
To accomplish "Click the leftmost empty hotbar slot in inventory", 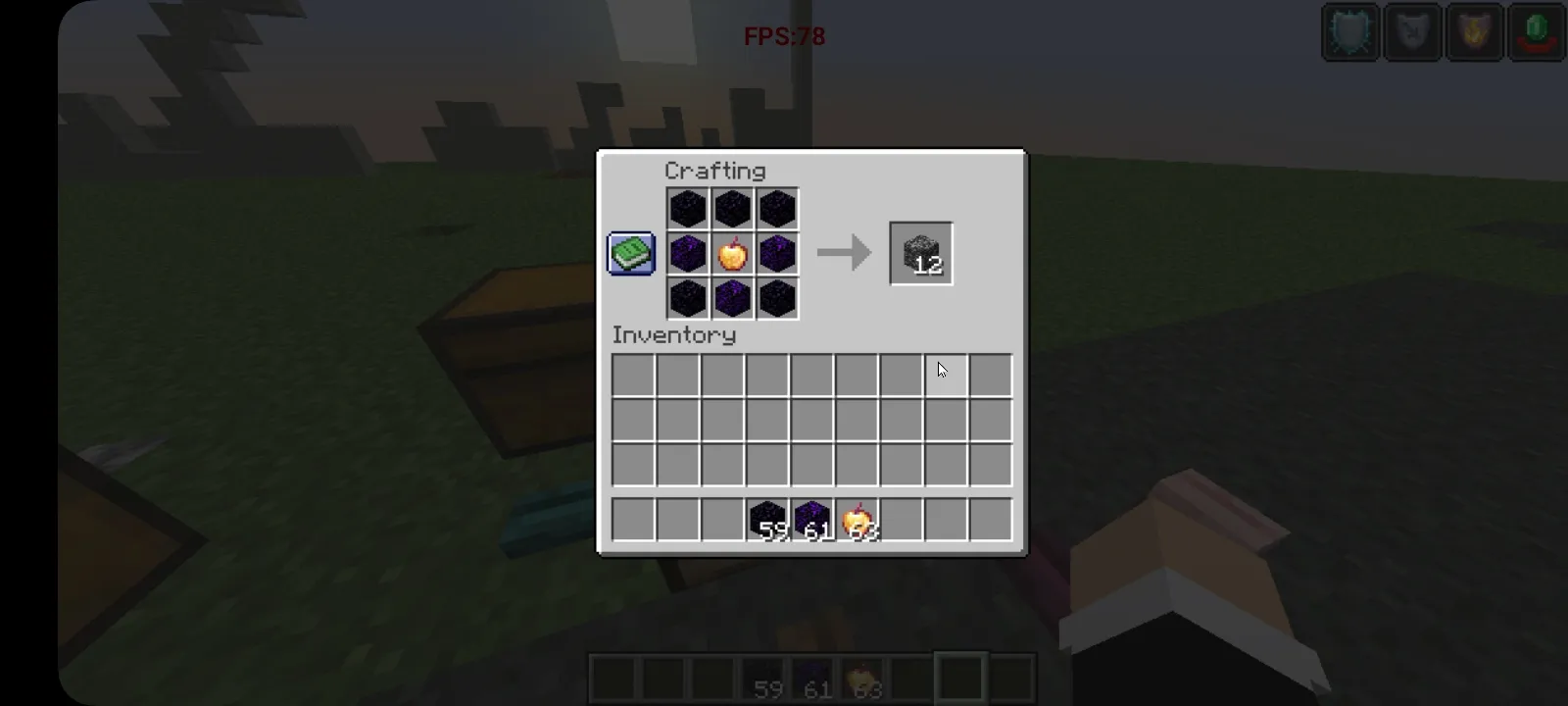I will (x=634, y=520).
